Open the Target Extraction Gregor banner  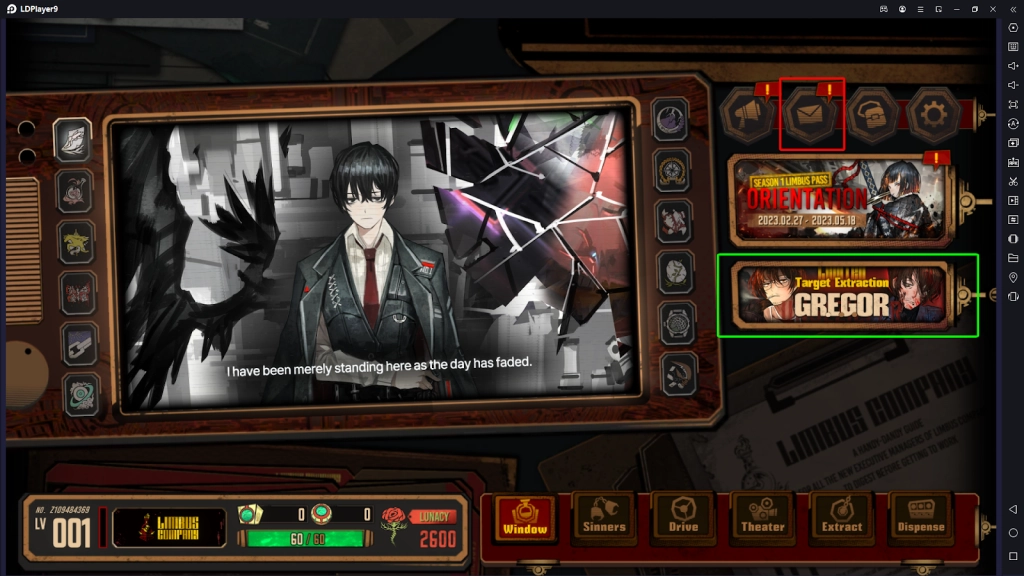840,294
